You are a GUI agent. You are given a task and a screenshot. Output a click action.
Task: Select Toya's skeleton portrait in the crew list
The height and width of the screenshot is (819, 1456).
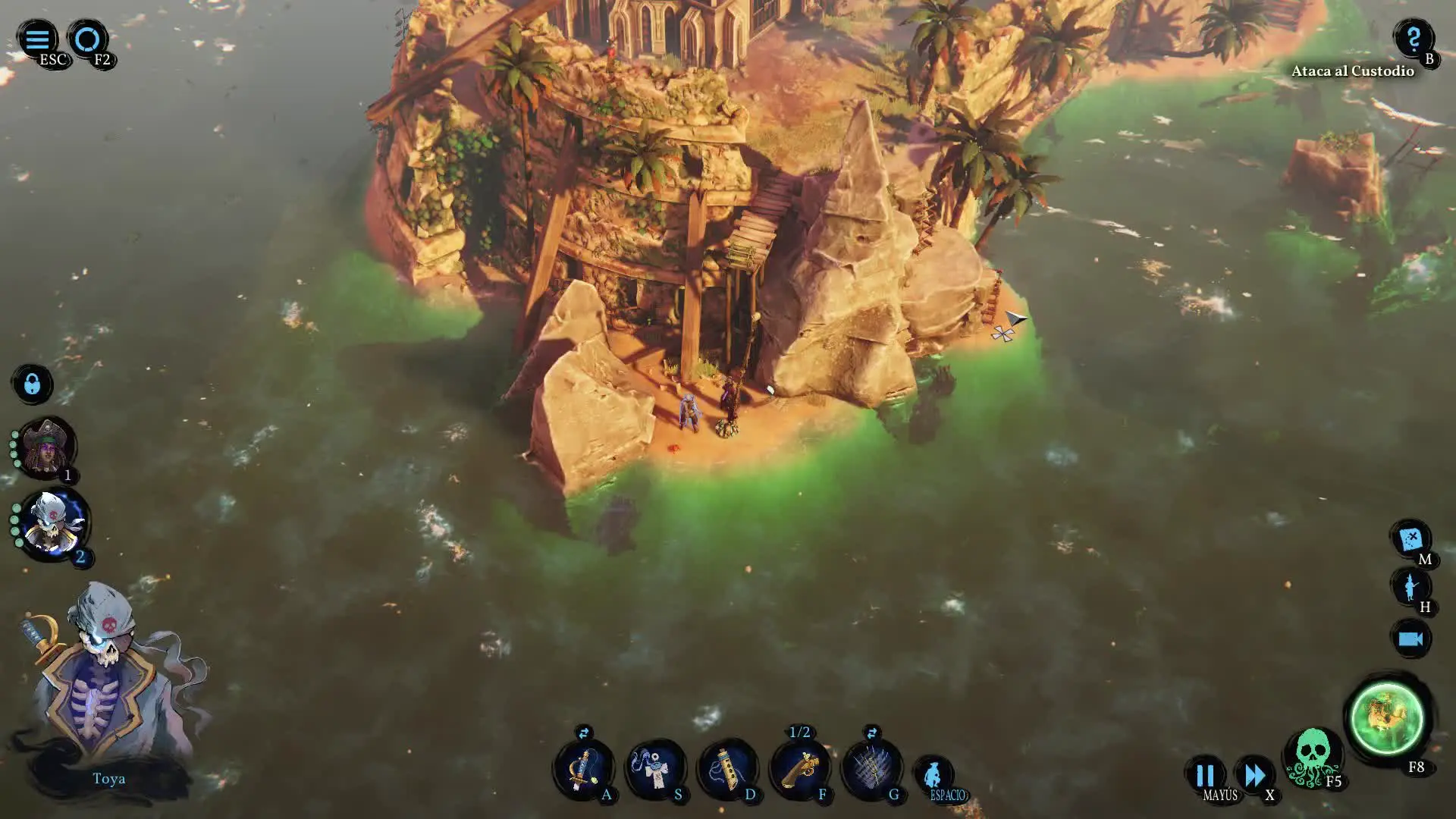coord(53,523)
